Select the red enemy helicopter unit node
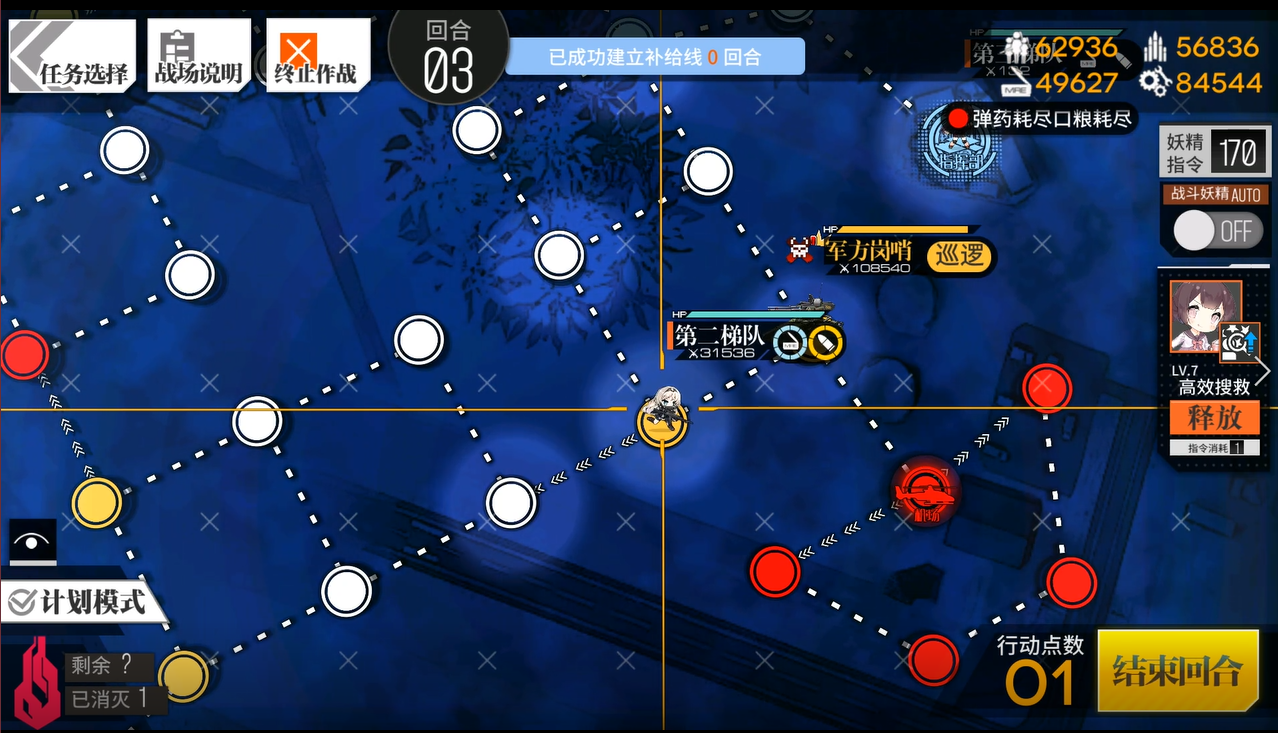 [x=926, y=490]
